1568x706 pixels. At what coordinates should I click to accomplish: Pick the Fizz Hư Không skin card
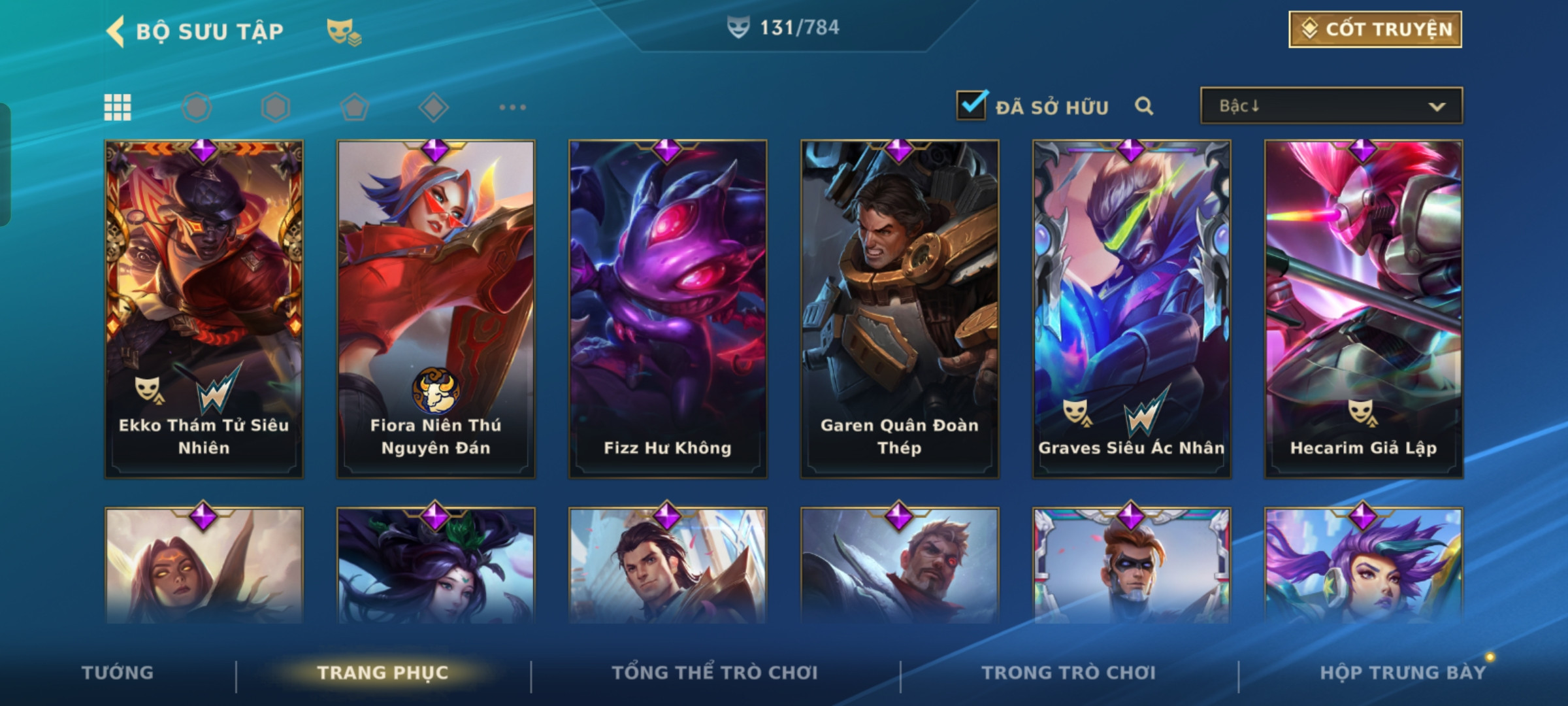668,309
